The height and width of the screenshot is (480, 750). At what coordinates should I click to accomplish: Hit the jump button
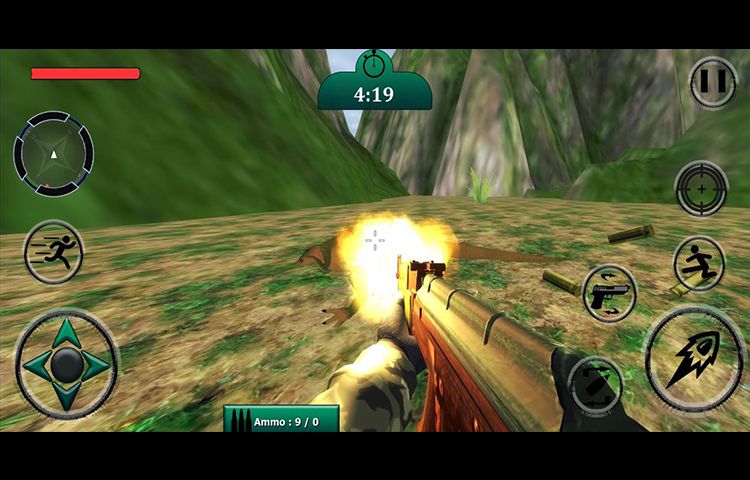click(699, 264)
